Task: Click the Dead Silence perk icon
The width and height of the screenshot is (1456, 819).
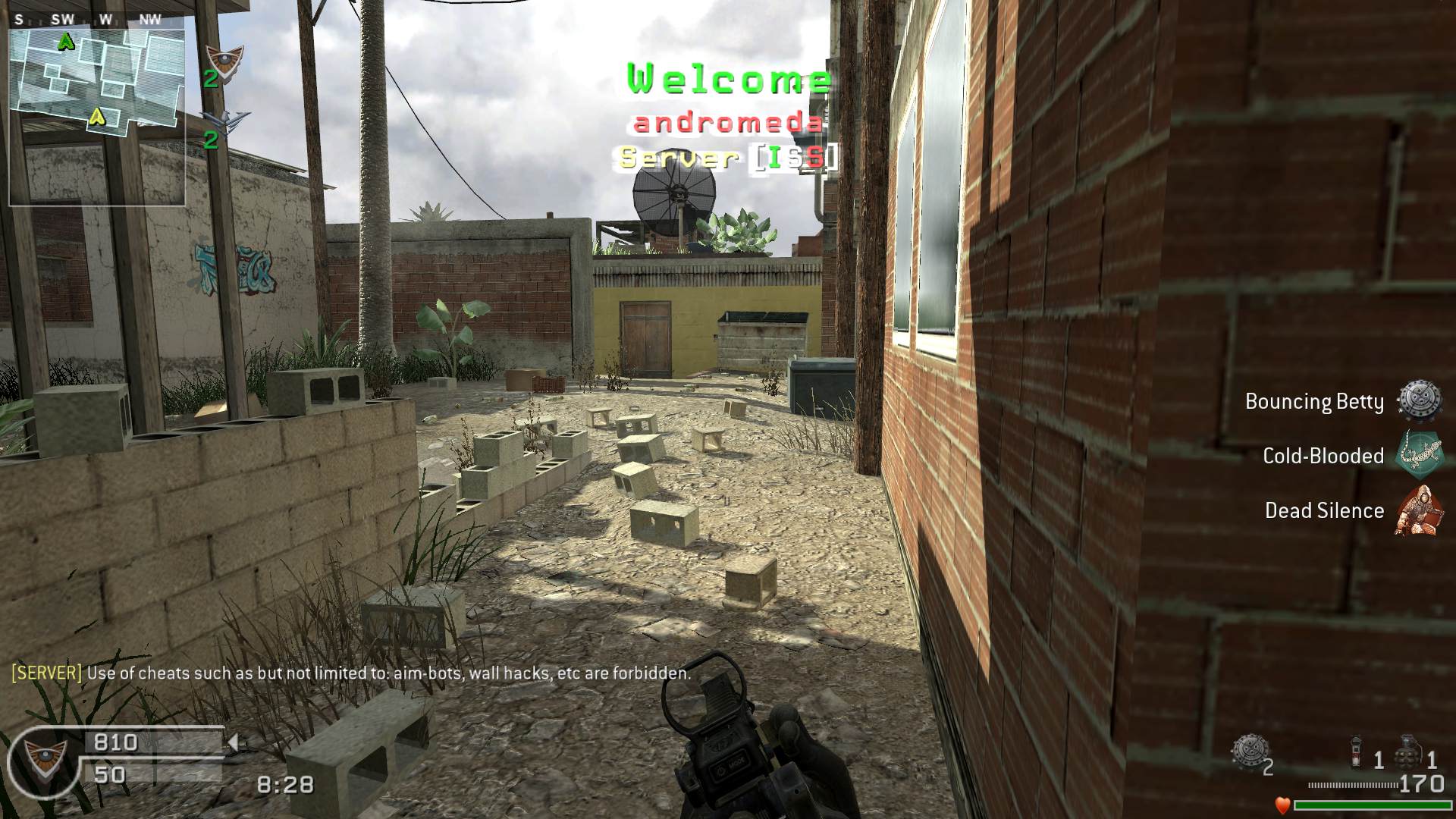Action: pyautogui.click(x=1417, y=510)
